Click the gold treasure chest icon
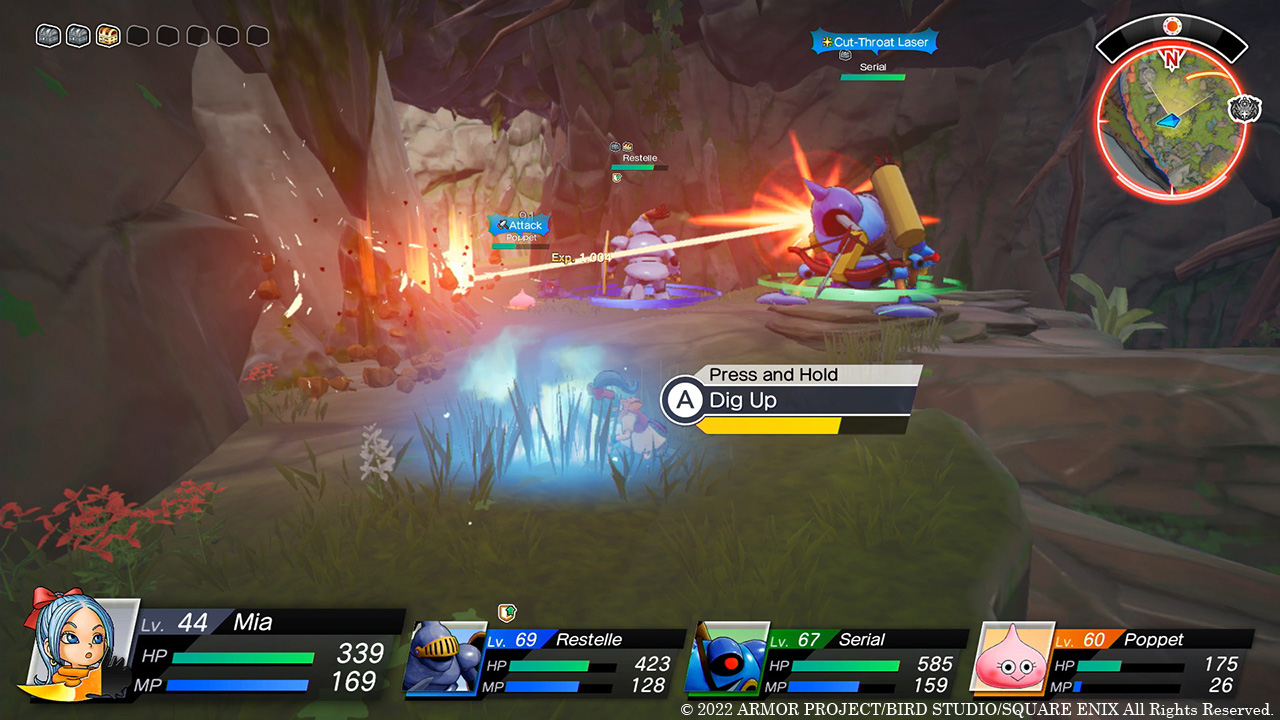1280x720 pixels. tap(108, 36)
